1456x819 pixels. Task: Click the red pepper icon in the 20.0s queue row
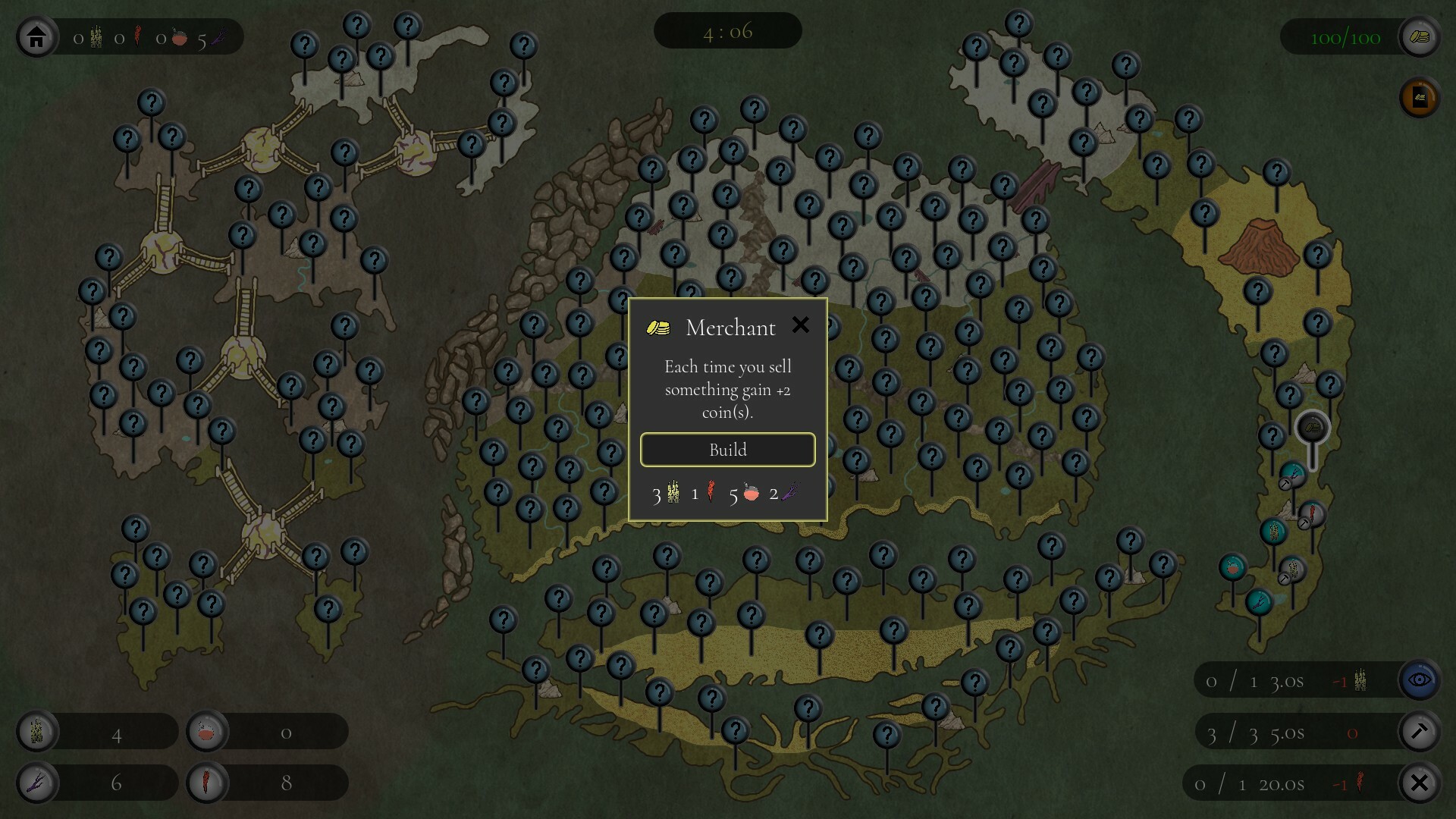point(1360,783)
